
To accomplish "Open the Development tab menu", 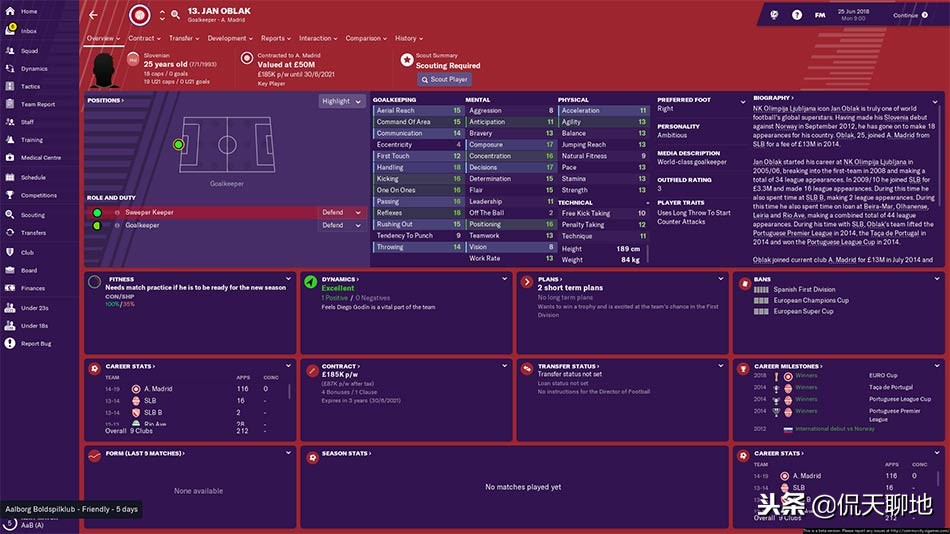I will click(x=229, y=38).
